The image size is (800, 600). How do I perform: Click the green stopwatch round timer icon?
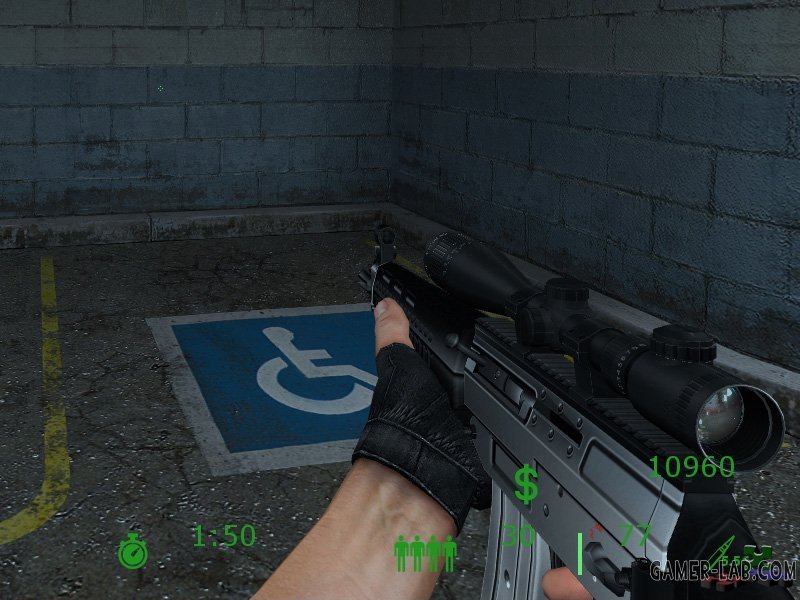[132, 552]
